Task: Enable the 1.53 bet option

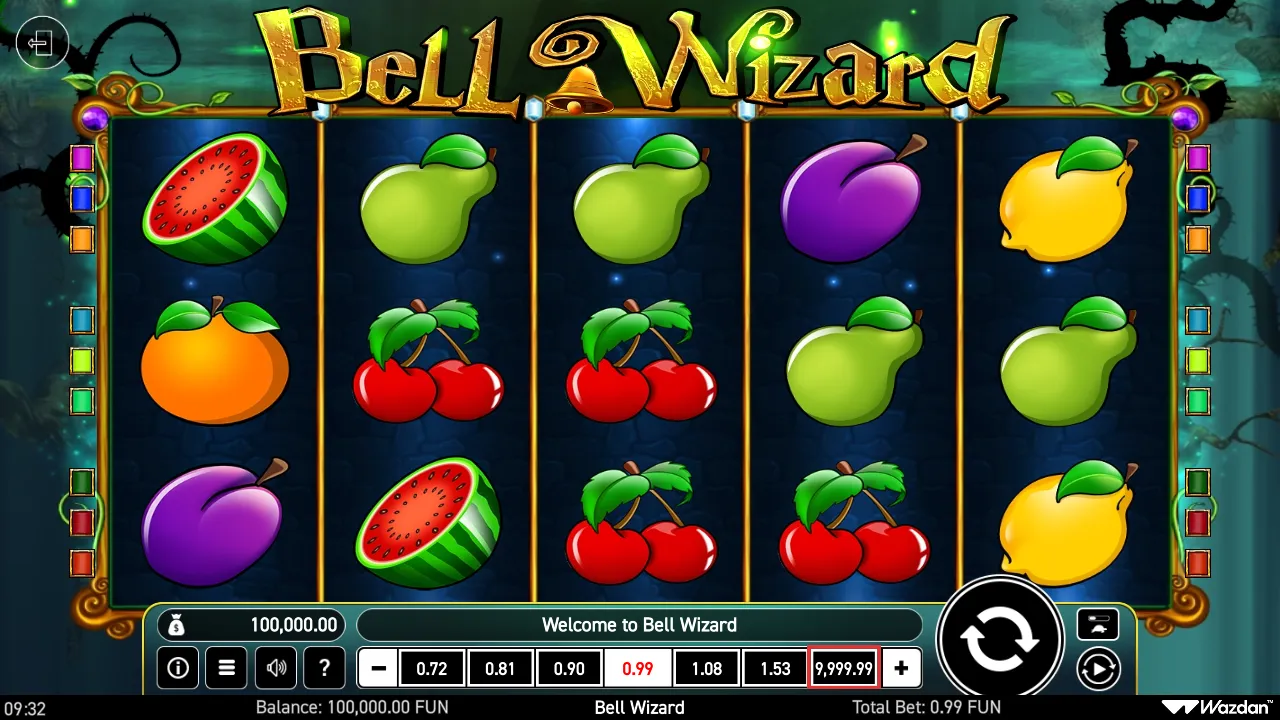Action: 774,668
